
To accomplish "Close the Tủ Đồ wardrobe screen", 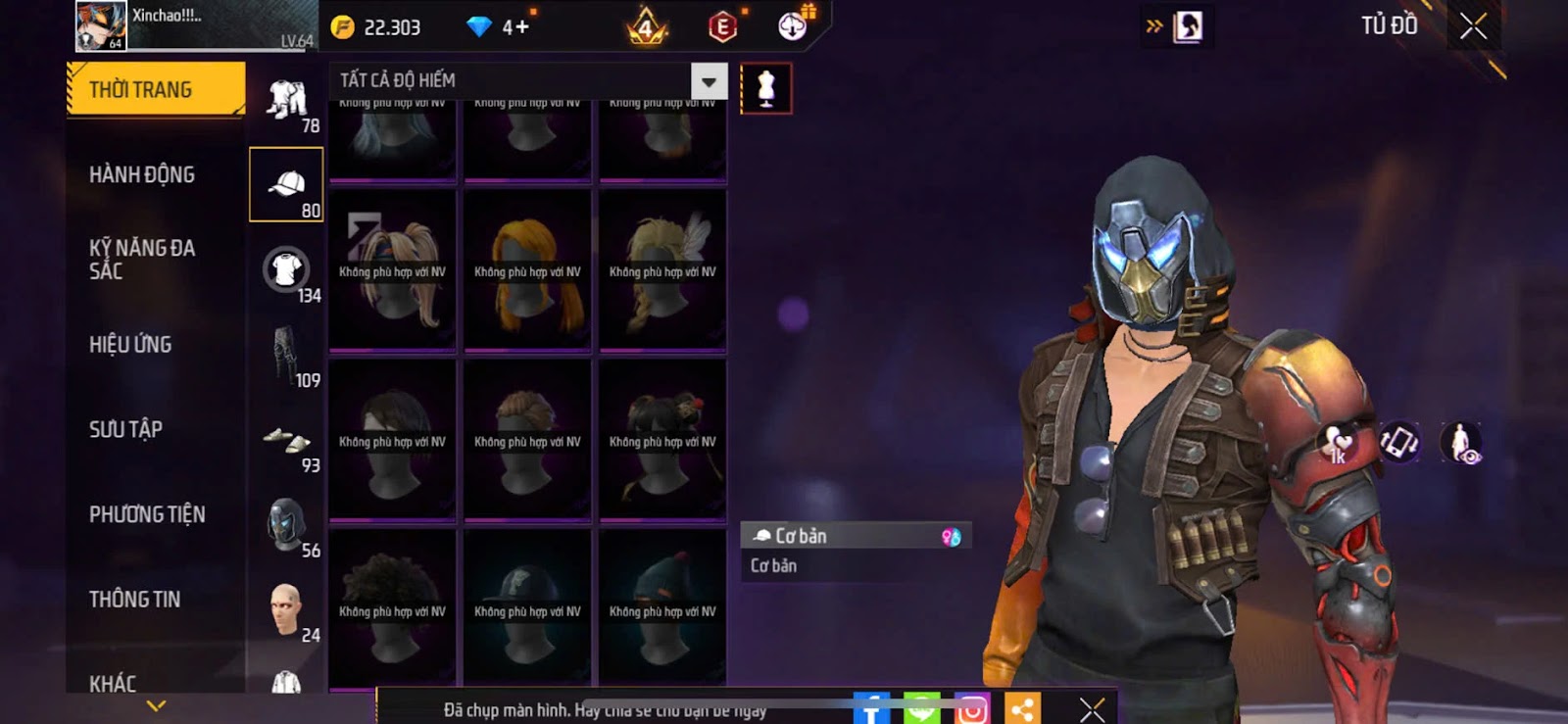I will coord(1473,26).
